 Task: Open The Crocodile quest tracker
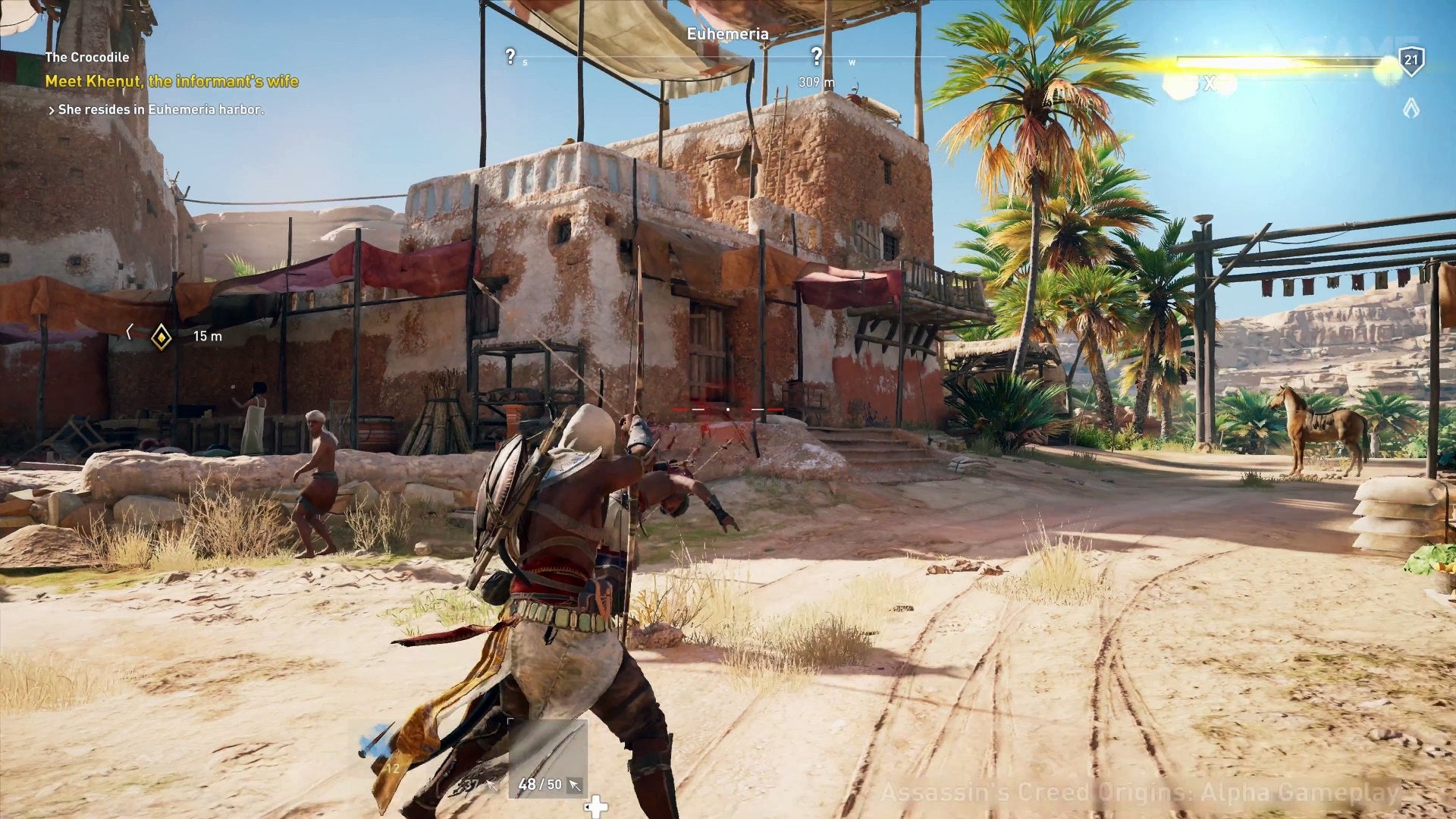tap(86, 57)
